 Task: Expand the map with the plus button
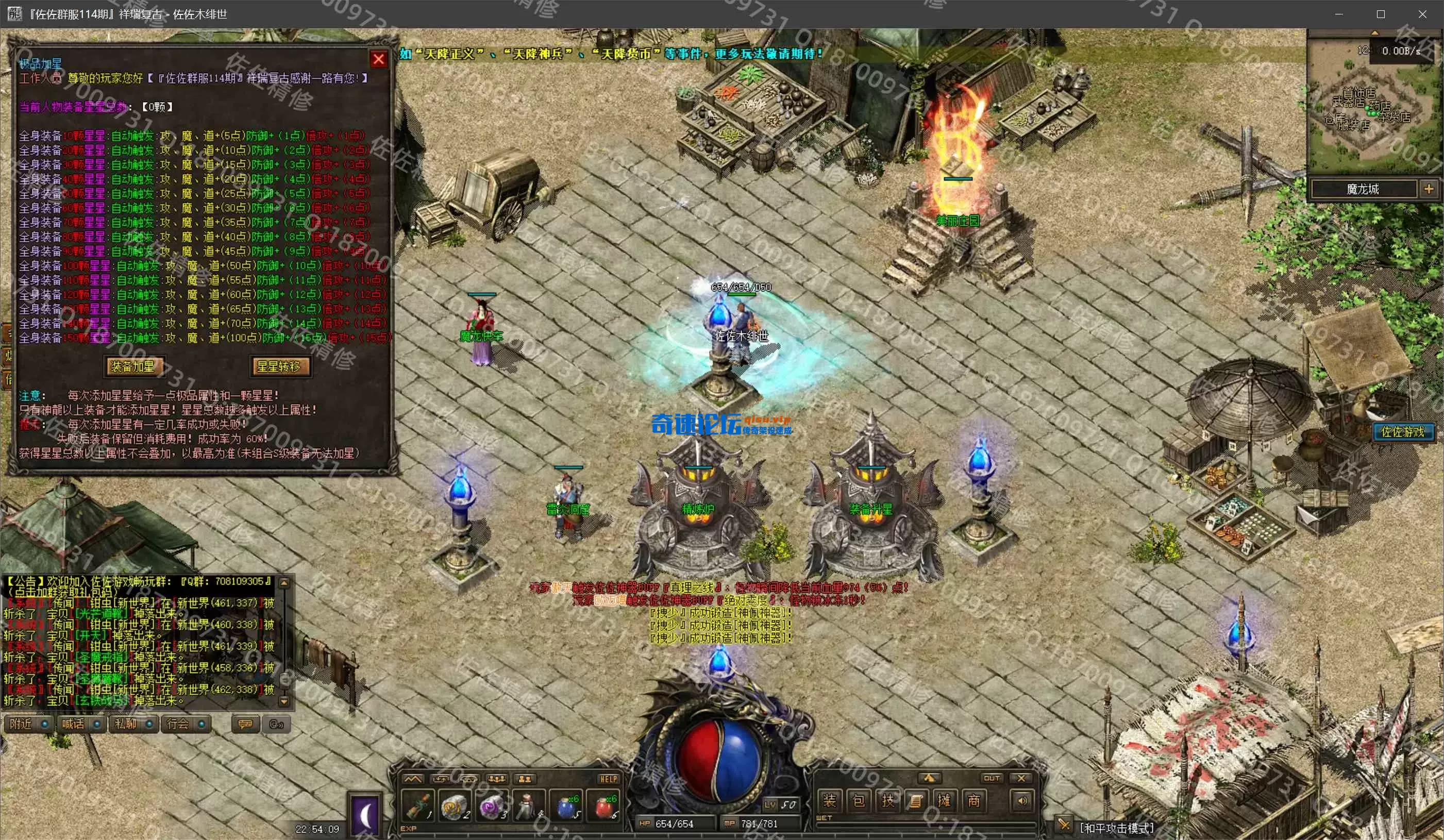click(1429, 189)
